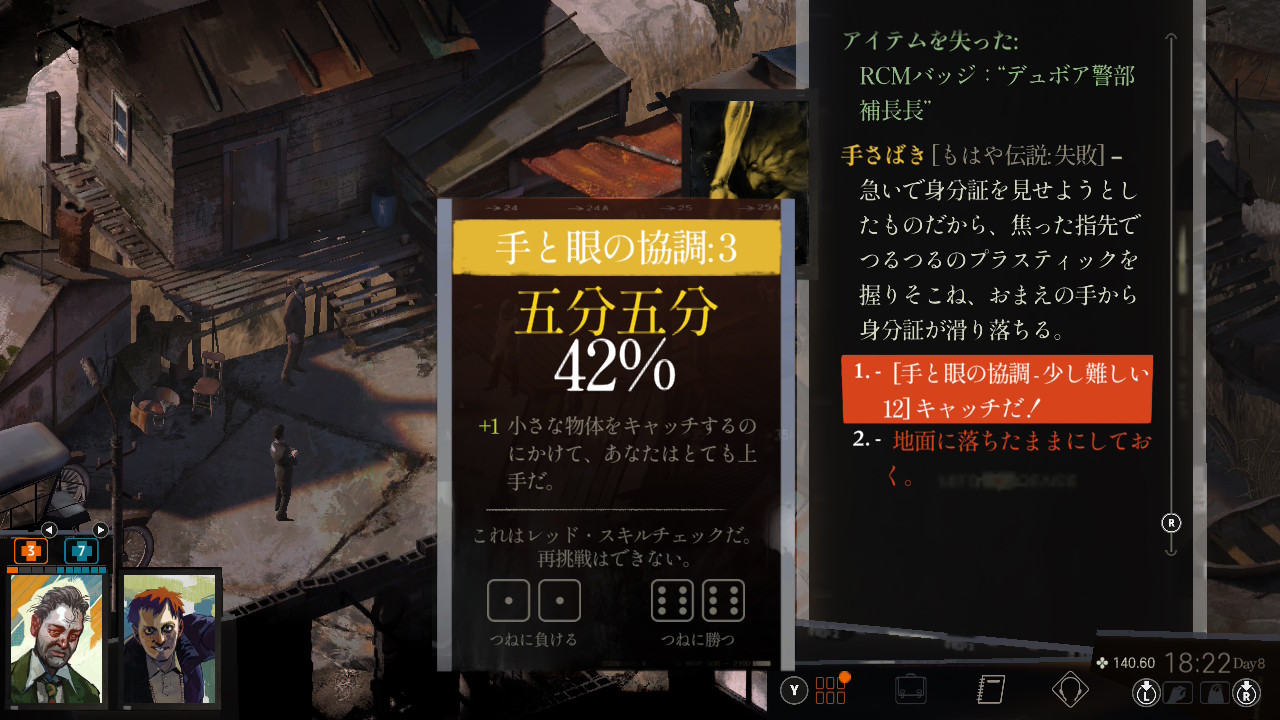The image size is (1280, 720).
Task: Open the thought cabinet head icon
Action: [x=1070, y=689]
